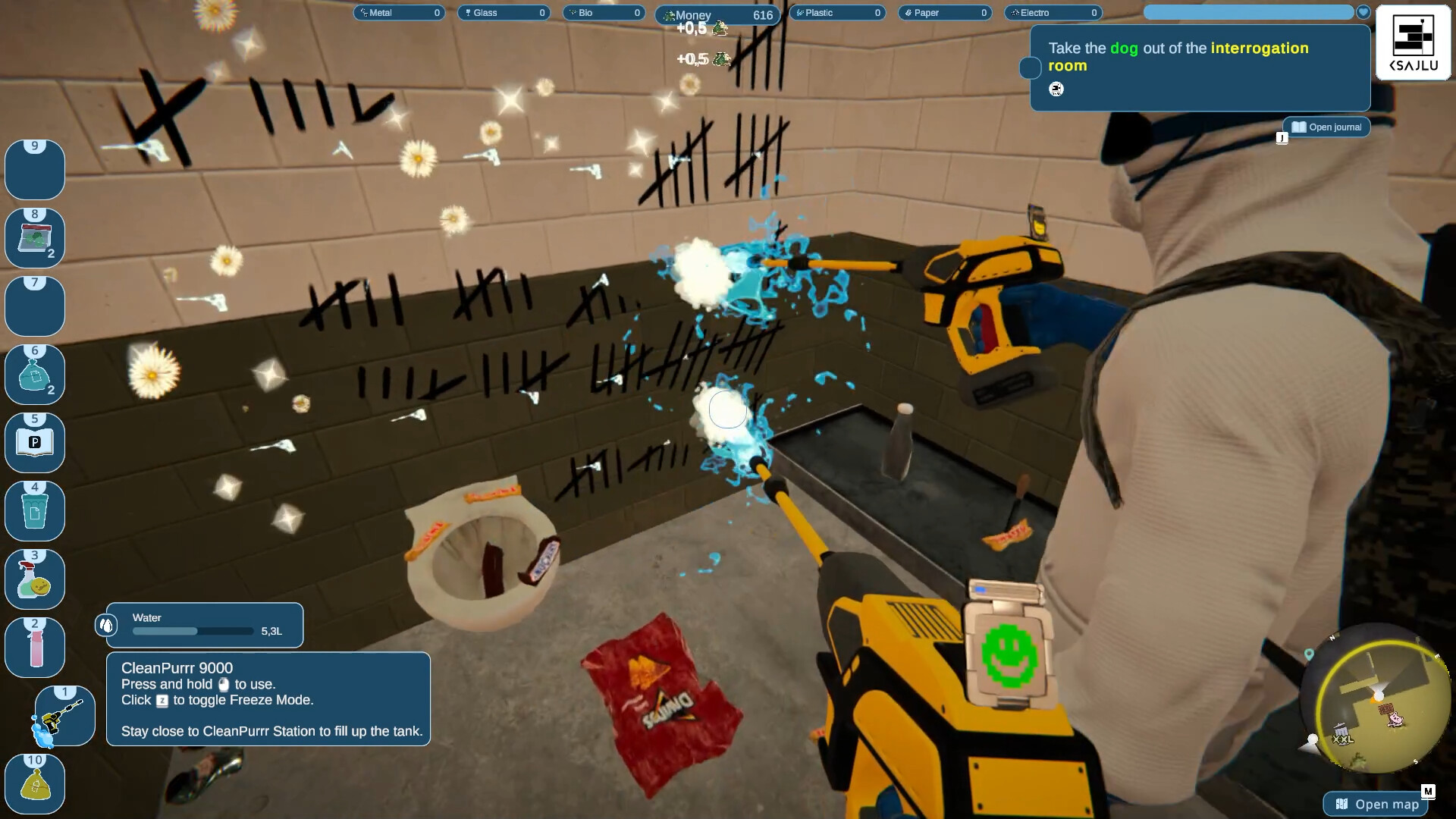Switch to the Plastic resource tab
Image resolution: width=1456 pixels, height=819 pixels.
pyautogui.click(x=837, y=12)
